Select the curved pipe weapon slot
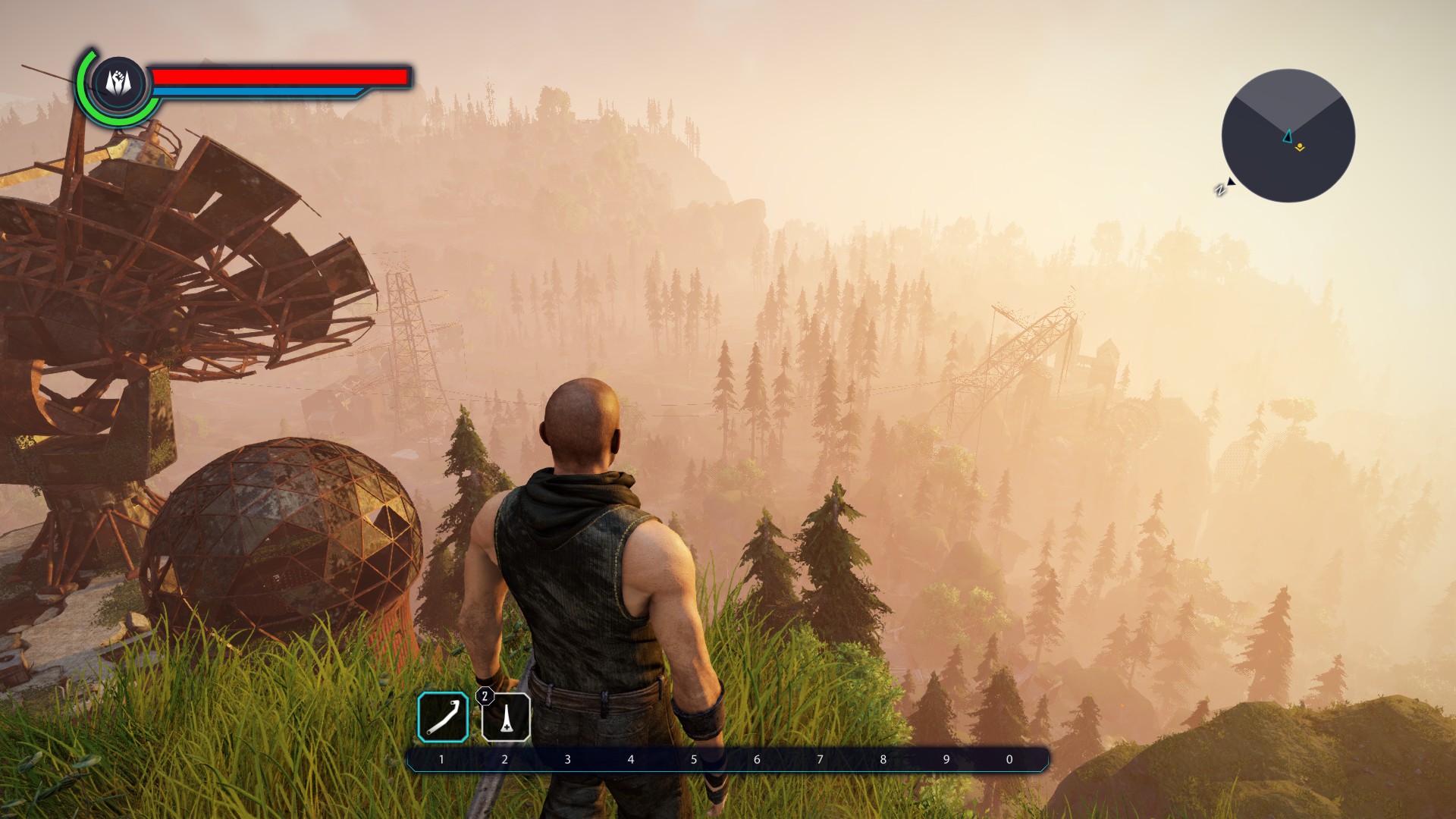 [x=443, y=717]
